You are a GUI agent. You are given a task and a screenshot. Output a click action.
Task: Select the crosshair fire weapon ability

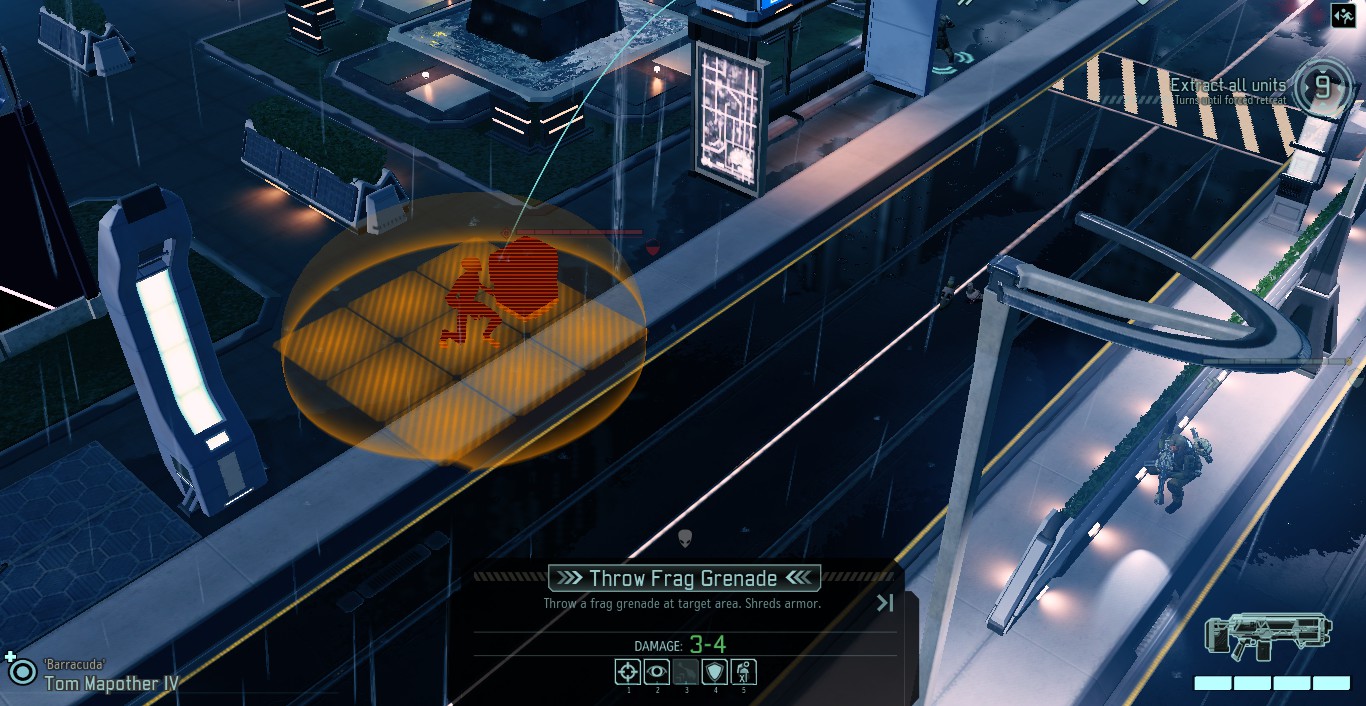(x=627, y=672)
